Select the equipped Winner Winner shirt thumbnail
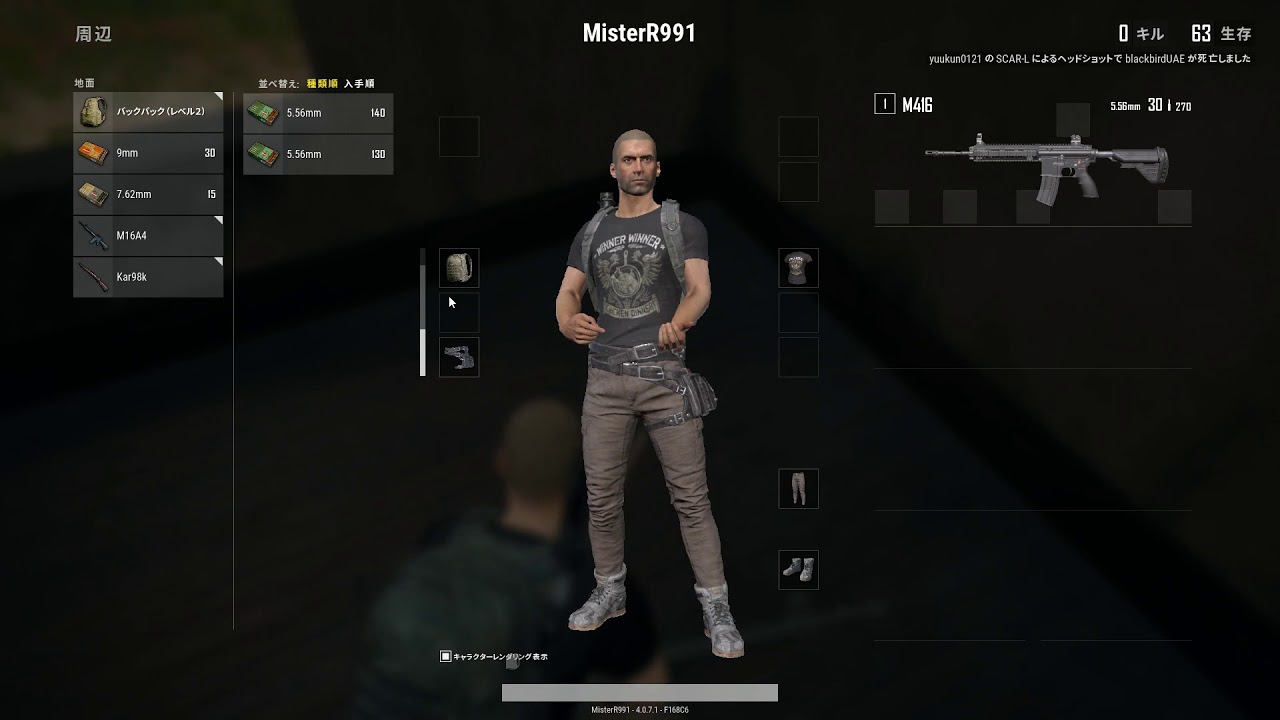1280x720 pixels. coord(798,268)
